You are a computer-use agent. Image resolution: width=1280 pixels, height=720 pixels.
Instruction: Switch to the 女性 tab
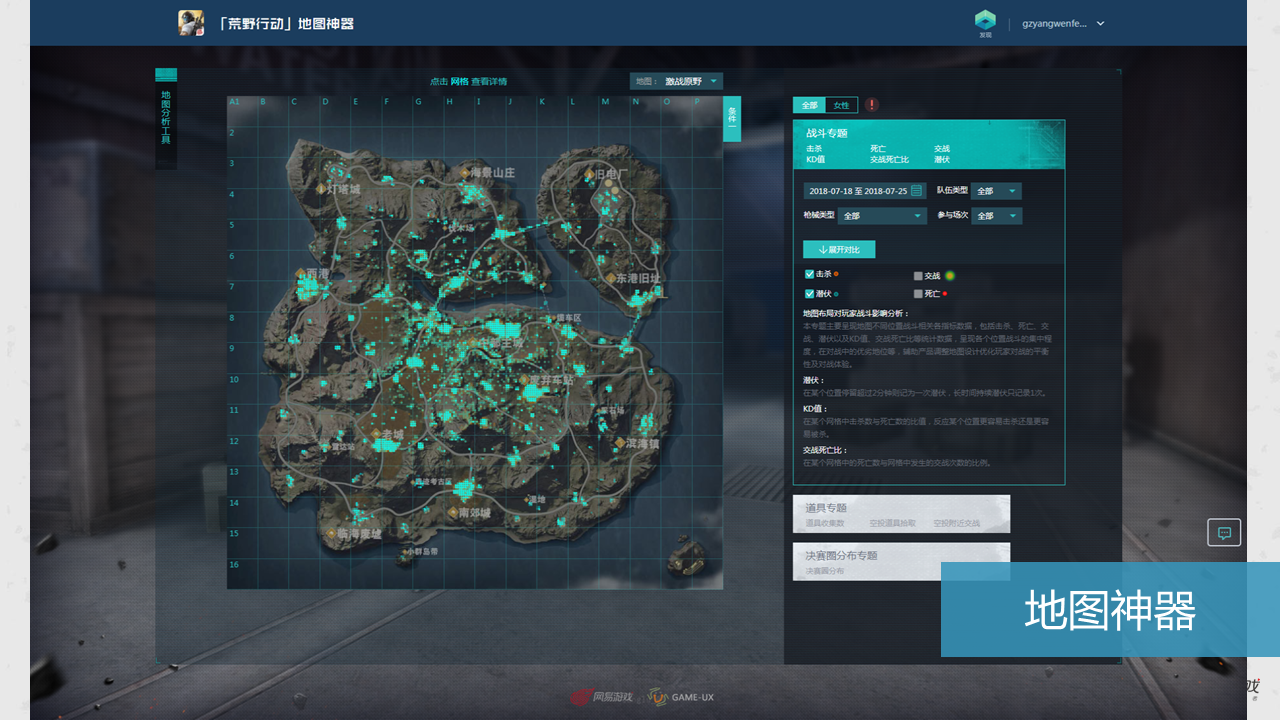click(841, 105)
